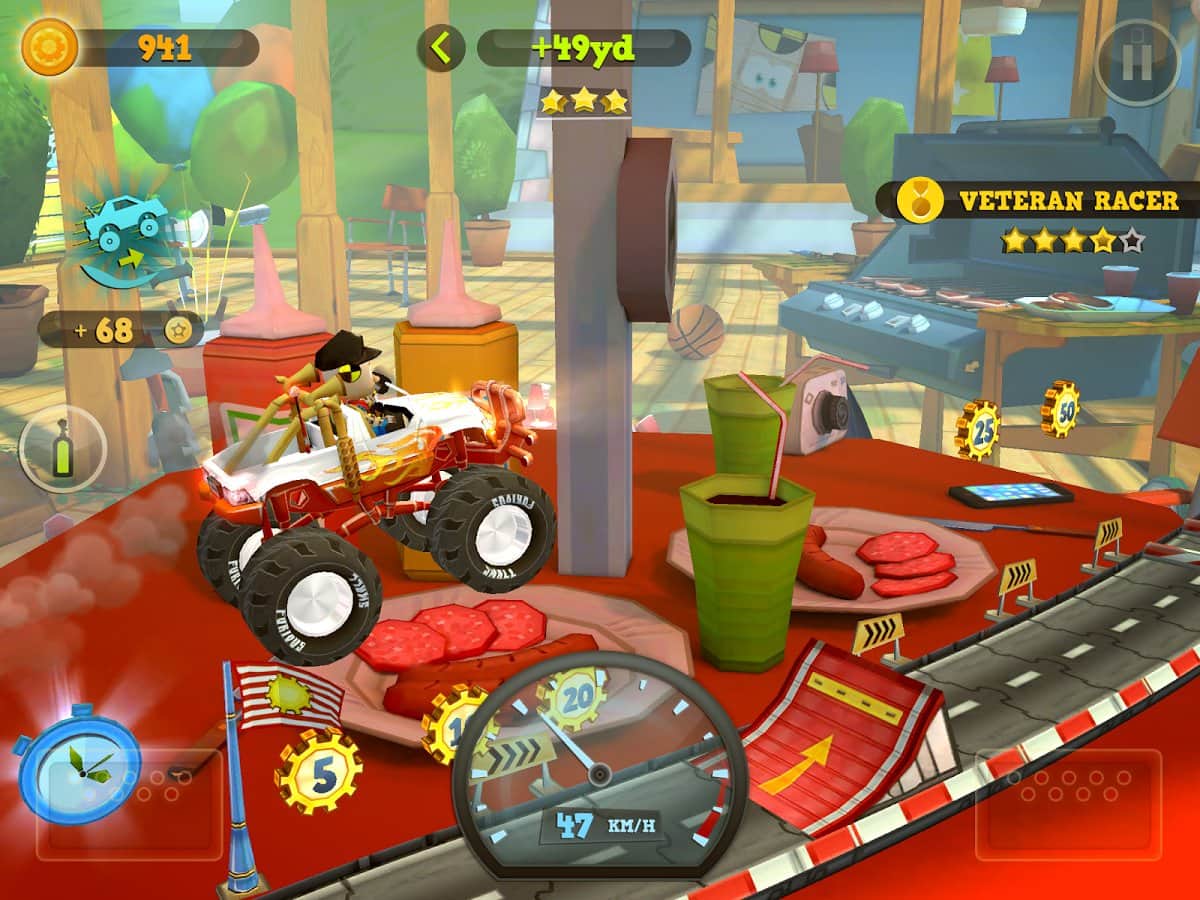Image resolution: width=1200 pixels, height=900 pixels.
Task: Activate the nitro bottle boost
Action: pos(62,448)
